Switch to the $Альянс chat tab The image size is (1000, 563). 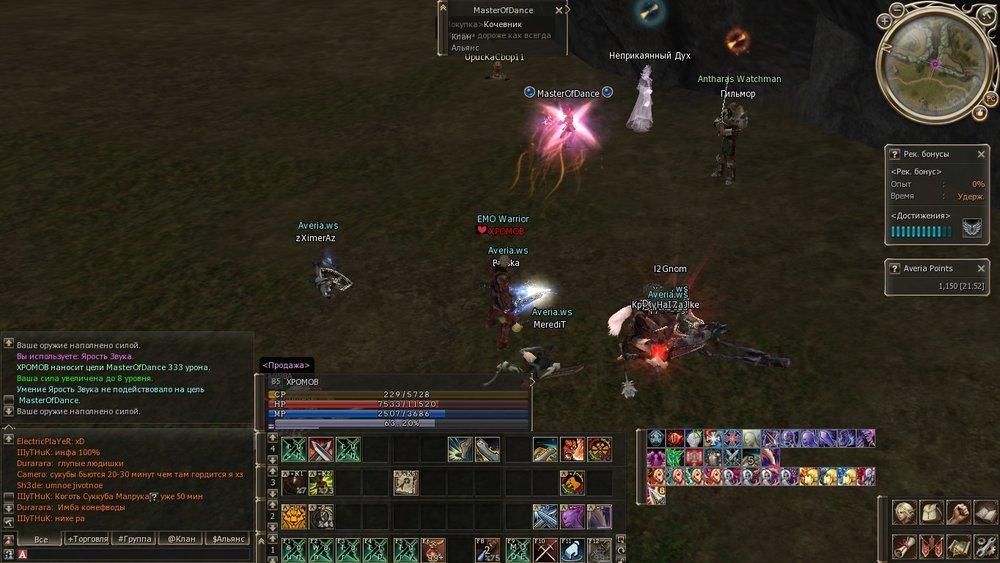coord(228,539)
